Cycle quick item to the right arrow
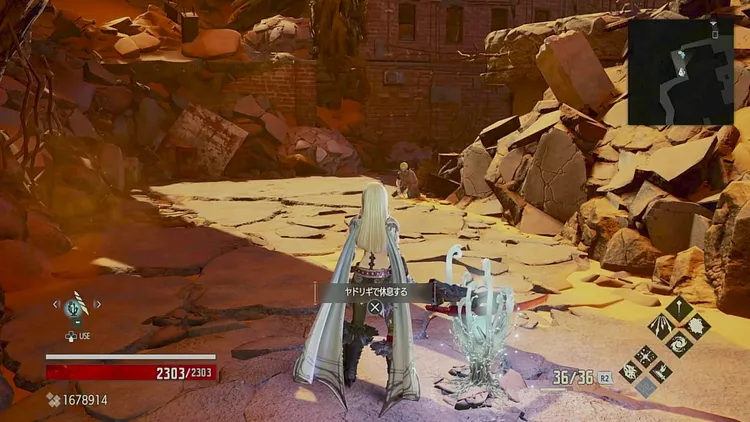The width and height of the screenshot is (750, 422). coord(97,304)
